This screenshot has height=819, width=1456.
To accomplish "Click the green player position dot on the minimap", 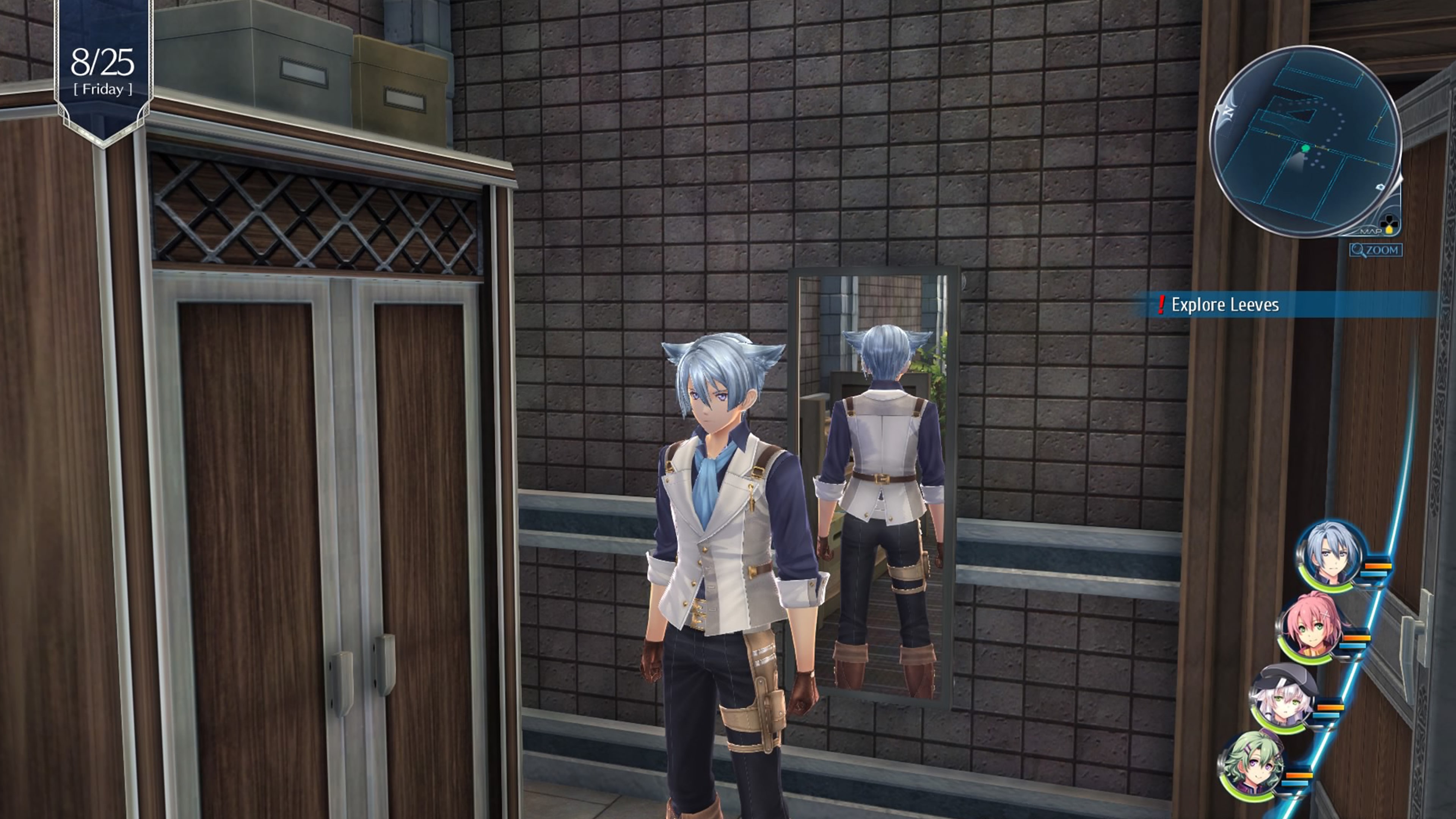I will (1305, 148).
